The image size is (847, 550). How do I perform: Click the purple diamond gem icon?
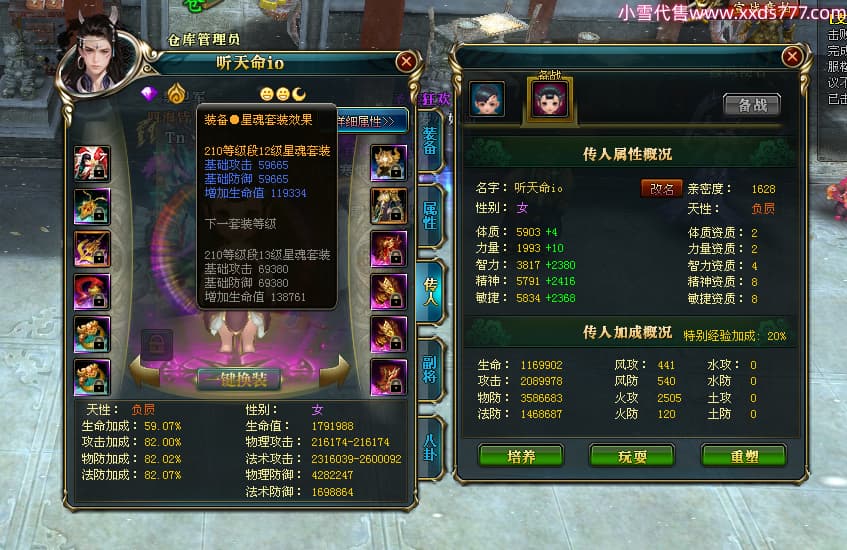[151, 94]
